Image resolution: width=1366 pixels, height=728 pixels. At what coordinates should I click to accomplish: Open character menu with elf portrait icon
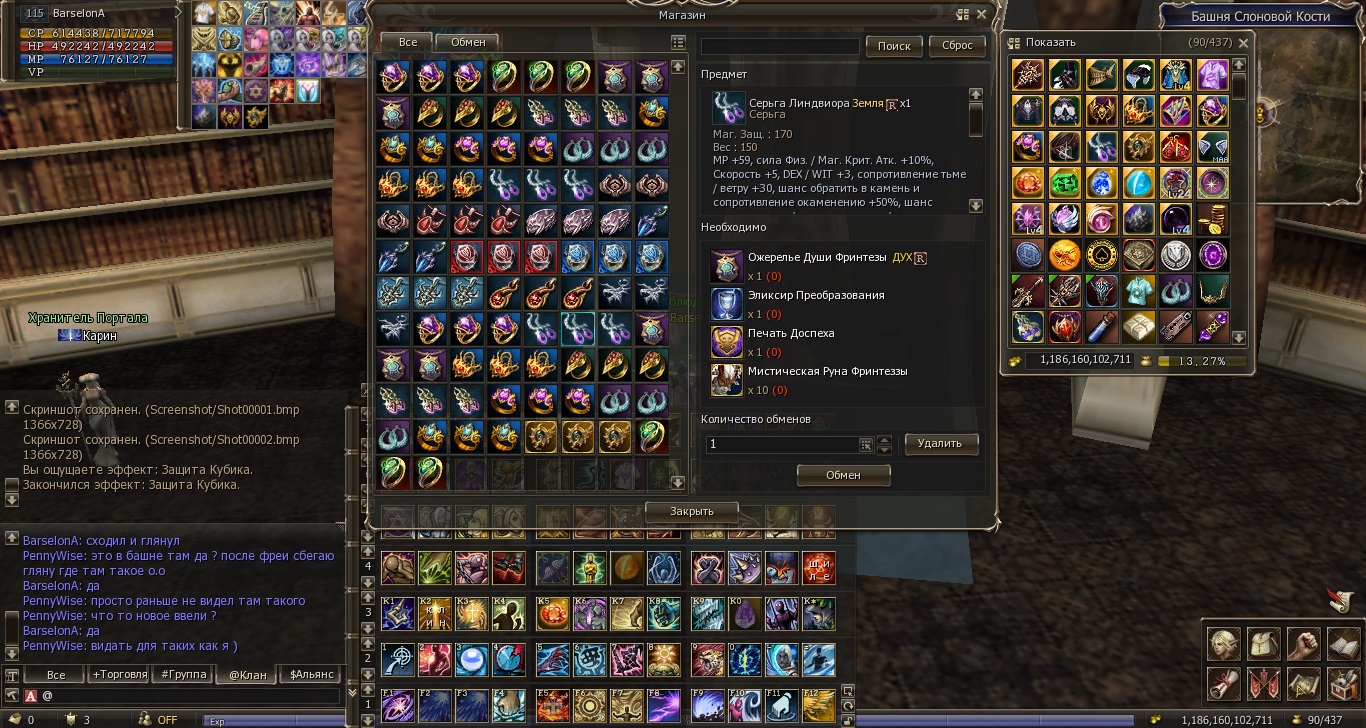(1224, 644)
